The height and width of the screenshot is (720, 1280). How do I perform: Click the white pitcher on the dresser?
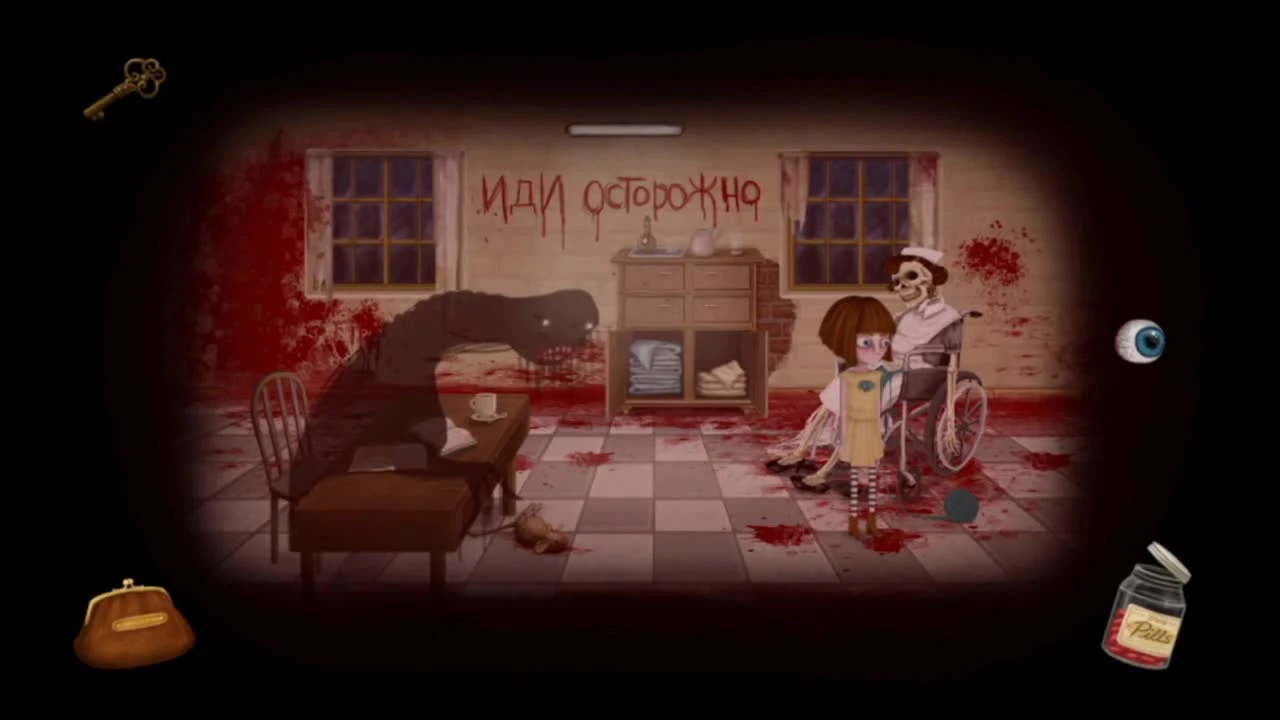[x=703, y=240]
